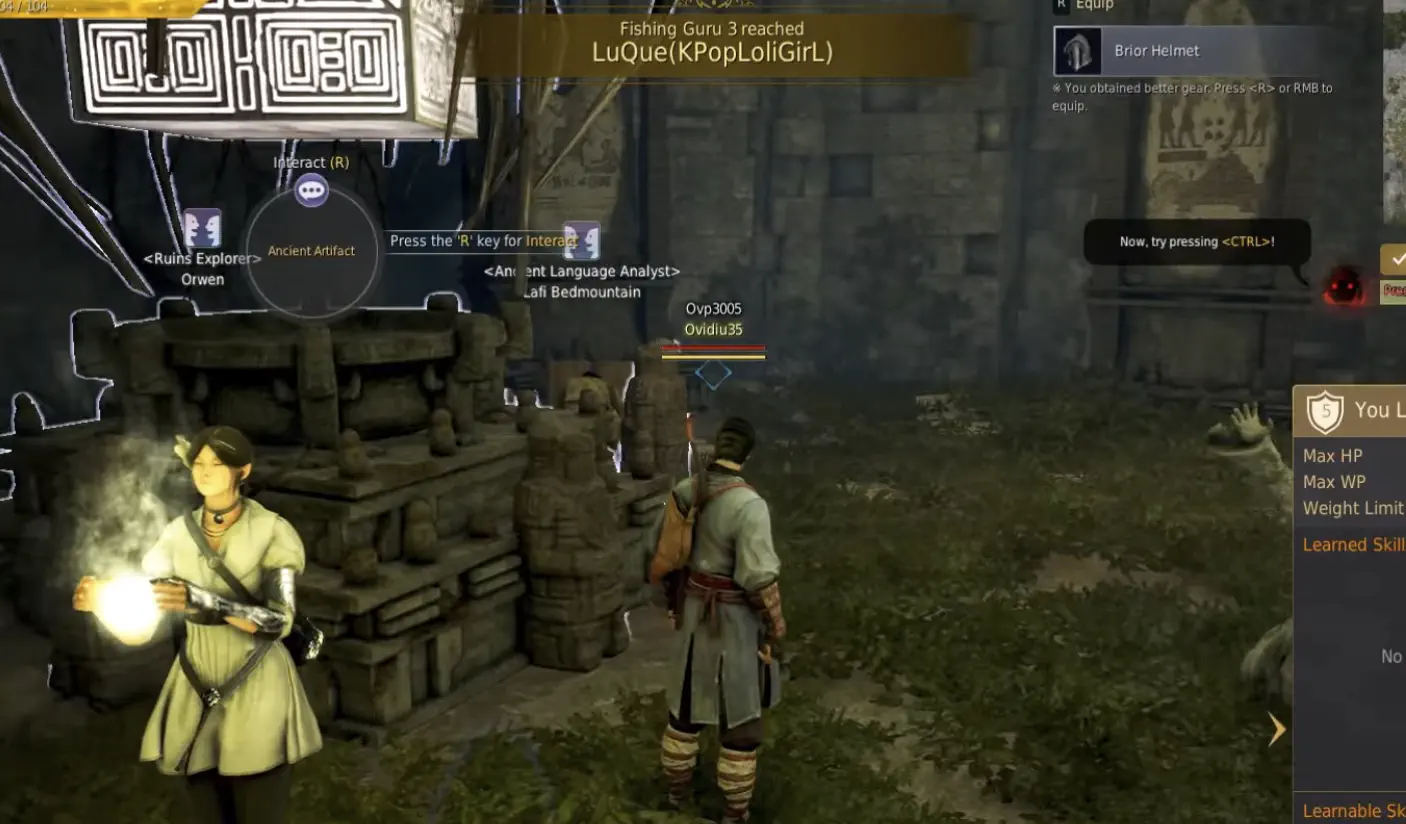Click the 'Now, try pressing CTRL' tooltip

pyautogui.click(x=1196, y=241)
